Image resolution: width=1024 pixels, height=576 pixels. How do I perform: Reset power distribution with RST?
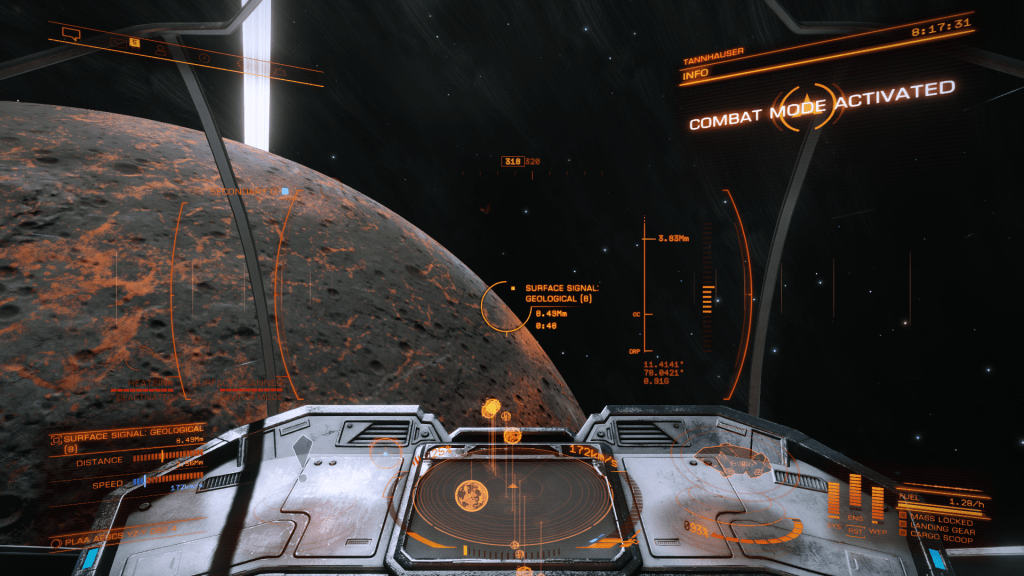coord(854,531)
